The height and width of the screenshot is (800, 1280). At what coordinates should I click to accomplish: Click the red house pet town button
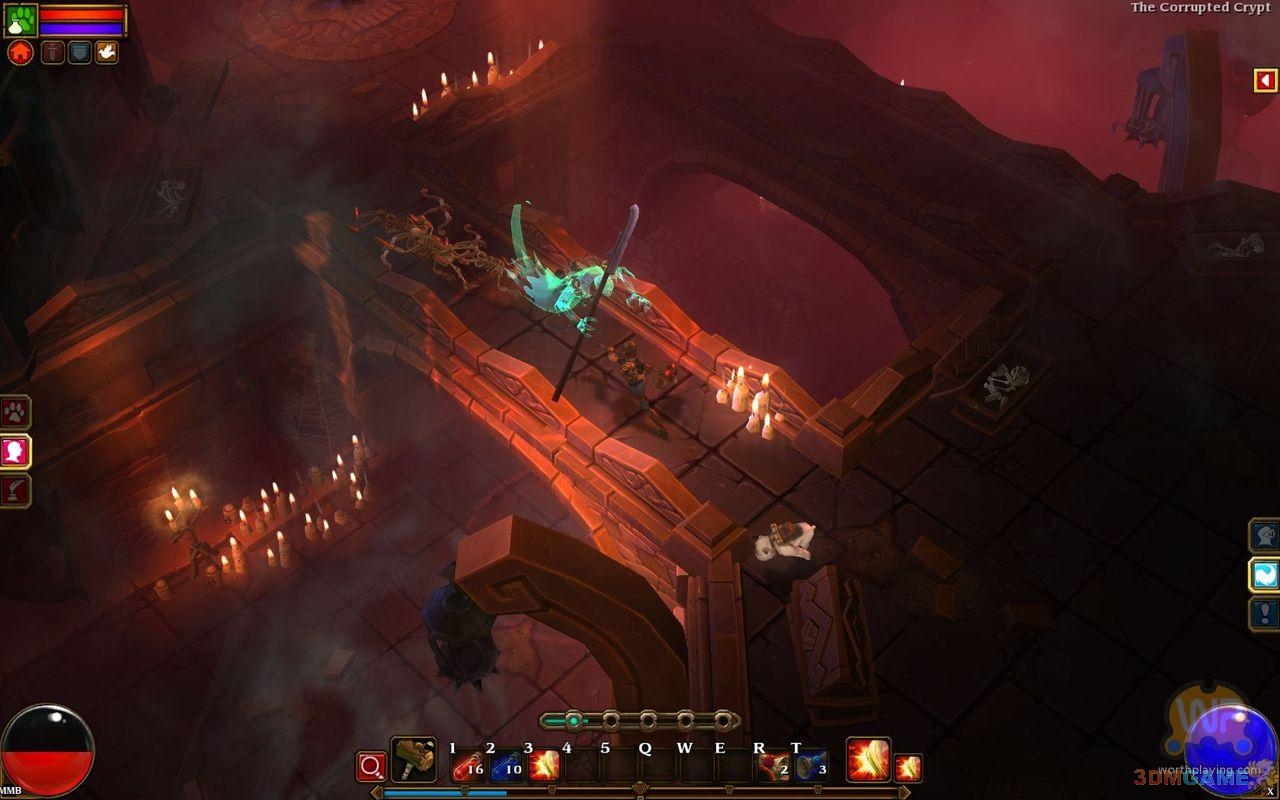click(x=20, y=52)
